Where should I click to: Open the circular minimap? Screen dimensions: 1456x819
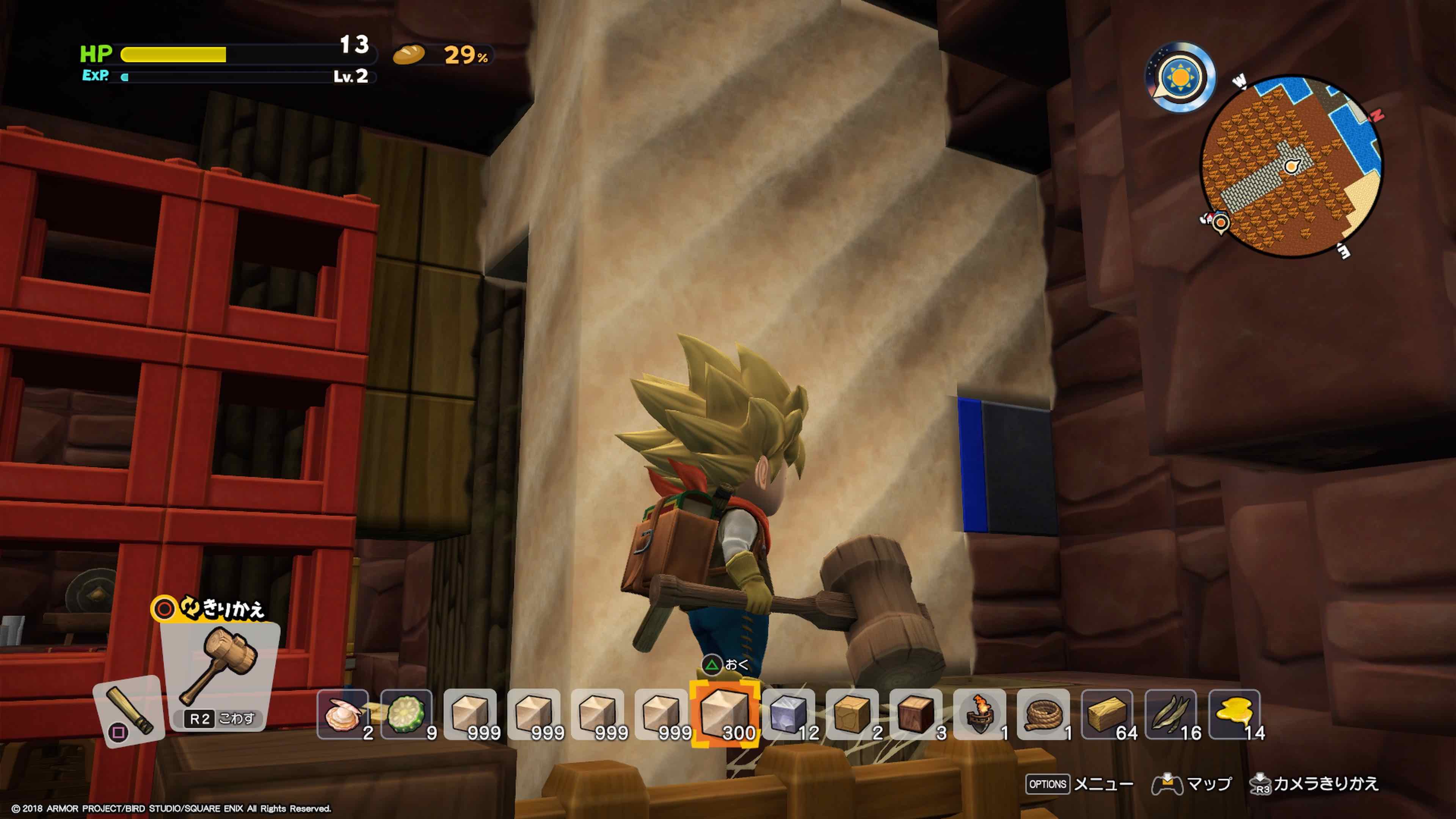point(1291,167)
